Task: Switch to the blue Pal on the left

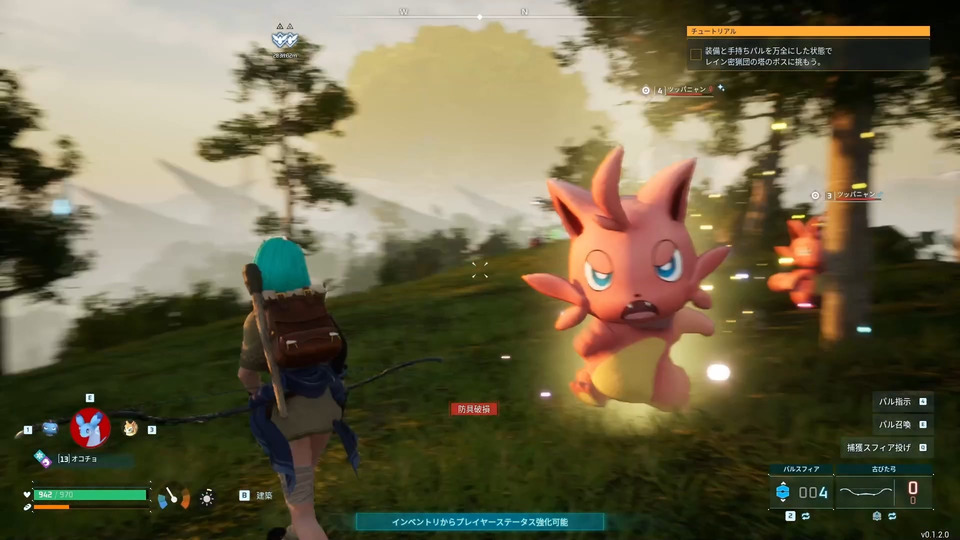Action: [50, 429]
